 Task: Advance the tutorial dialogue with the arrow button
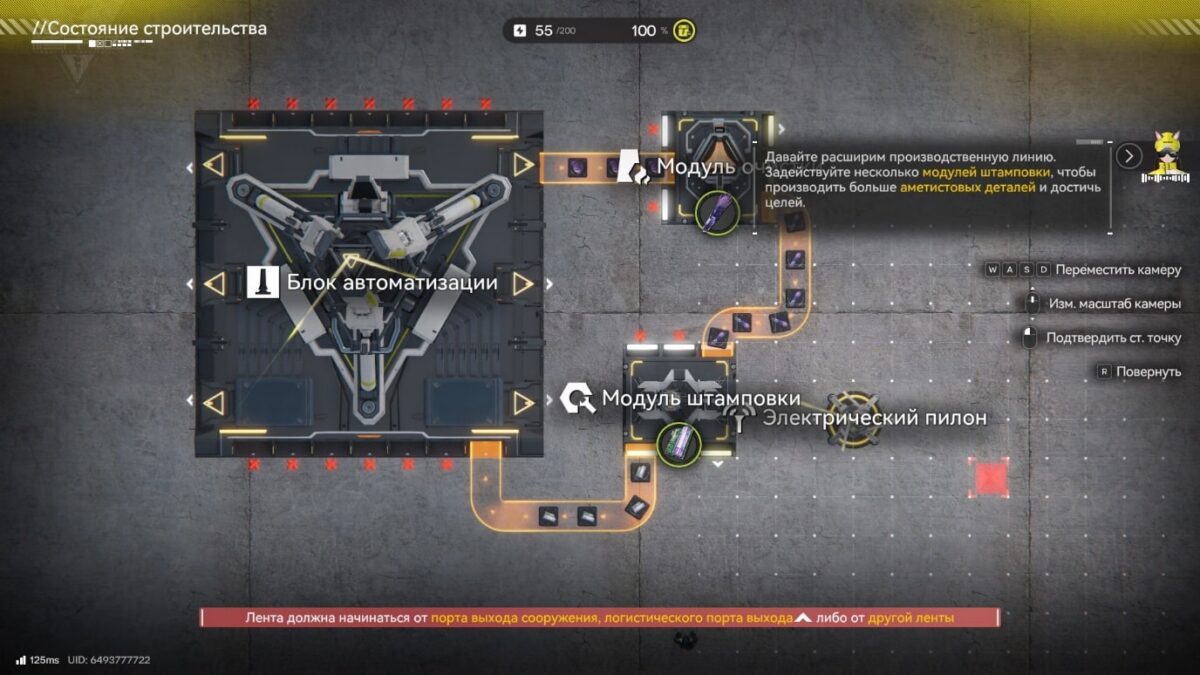tap(1129, 156)
